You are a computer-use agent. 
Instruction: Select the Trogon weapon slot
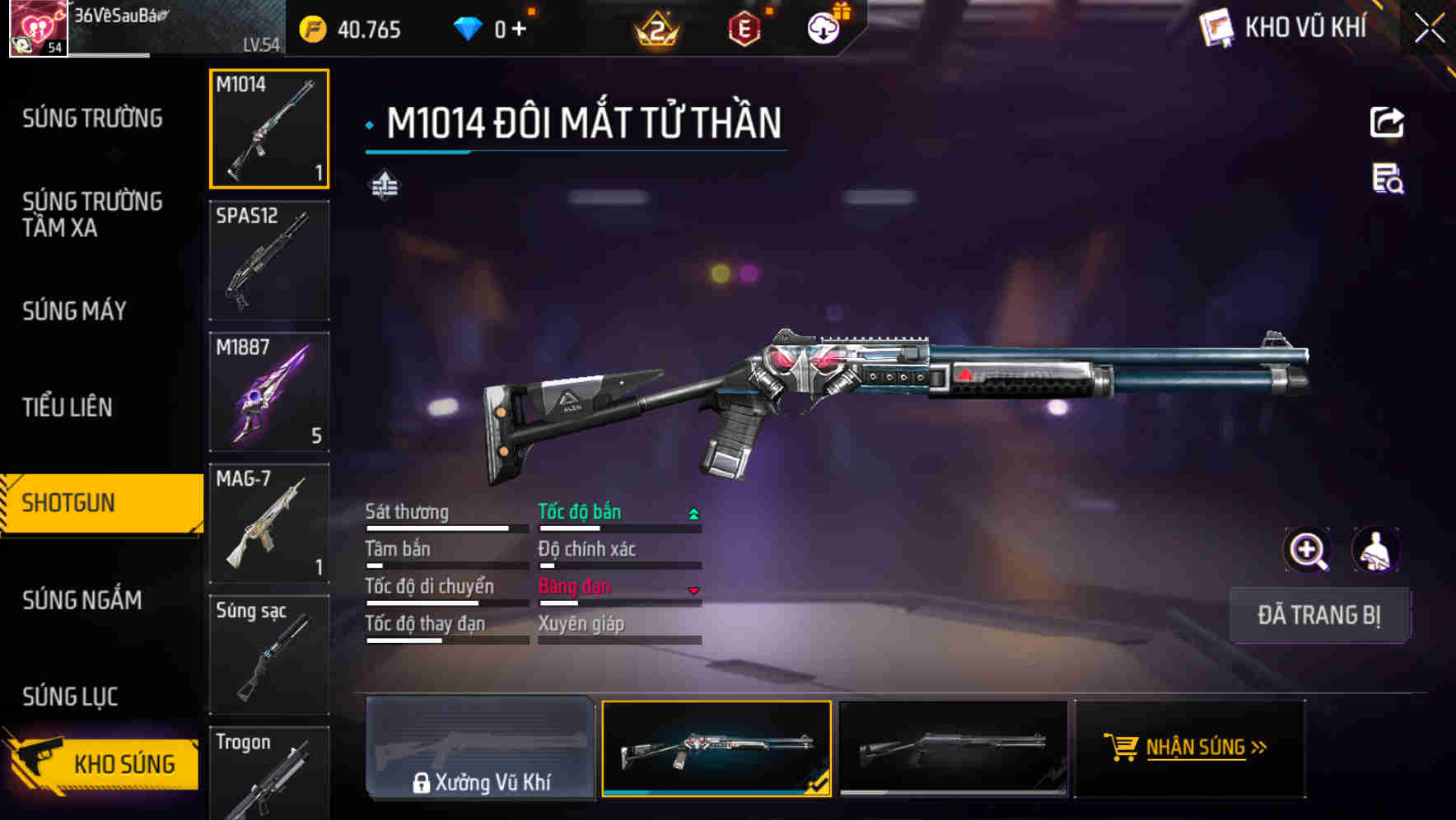click(269, 774)
